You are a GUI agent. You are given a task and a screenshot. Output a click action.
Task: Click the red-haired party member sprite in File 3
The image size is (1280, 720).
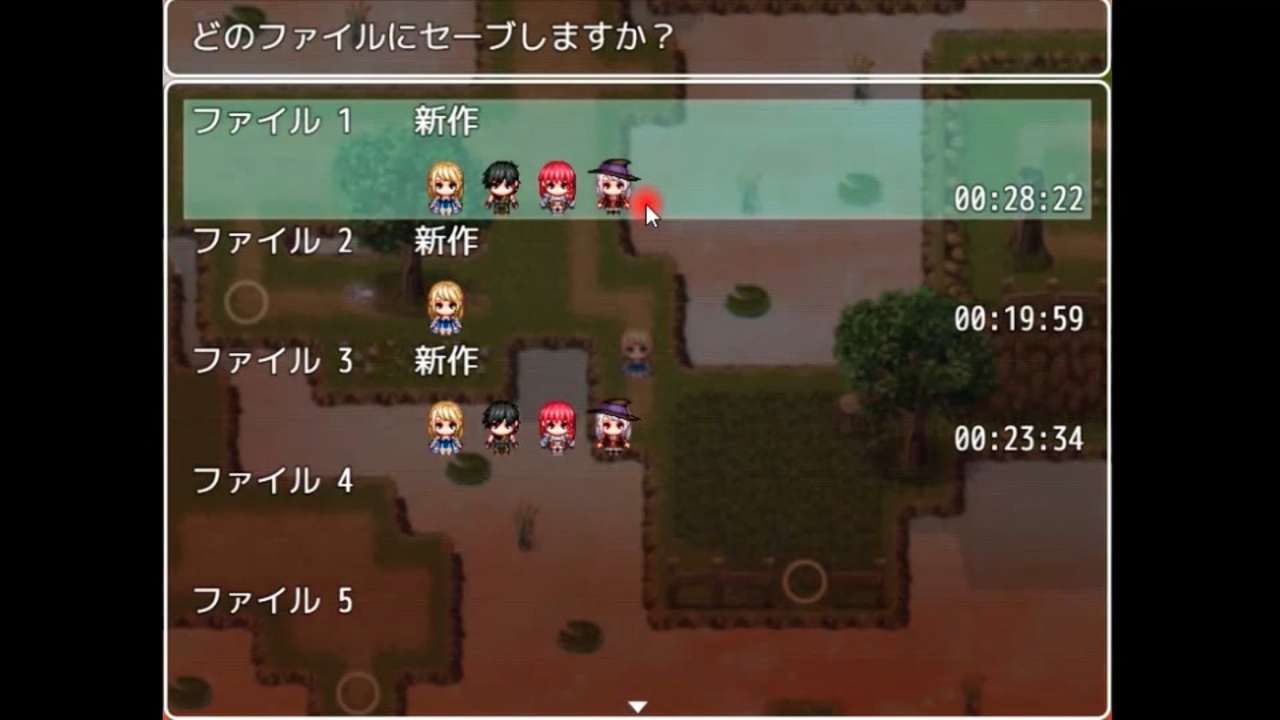click(x=557, y=425)
